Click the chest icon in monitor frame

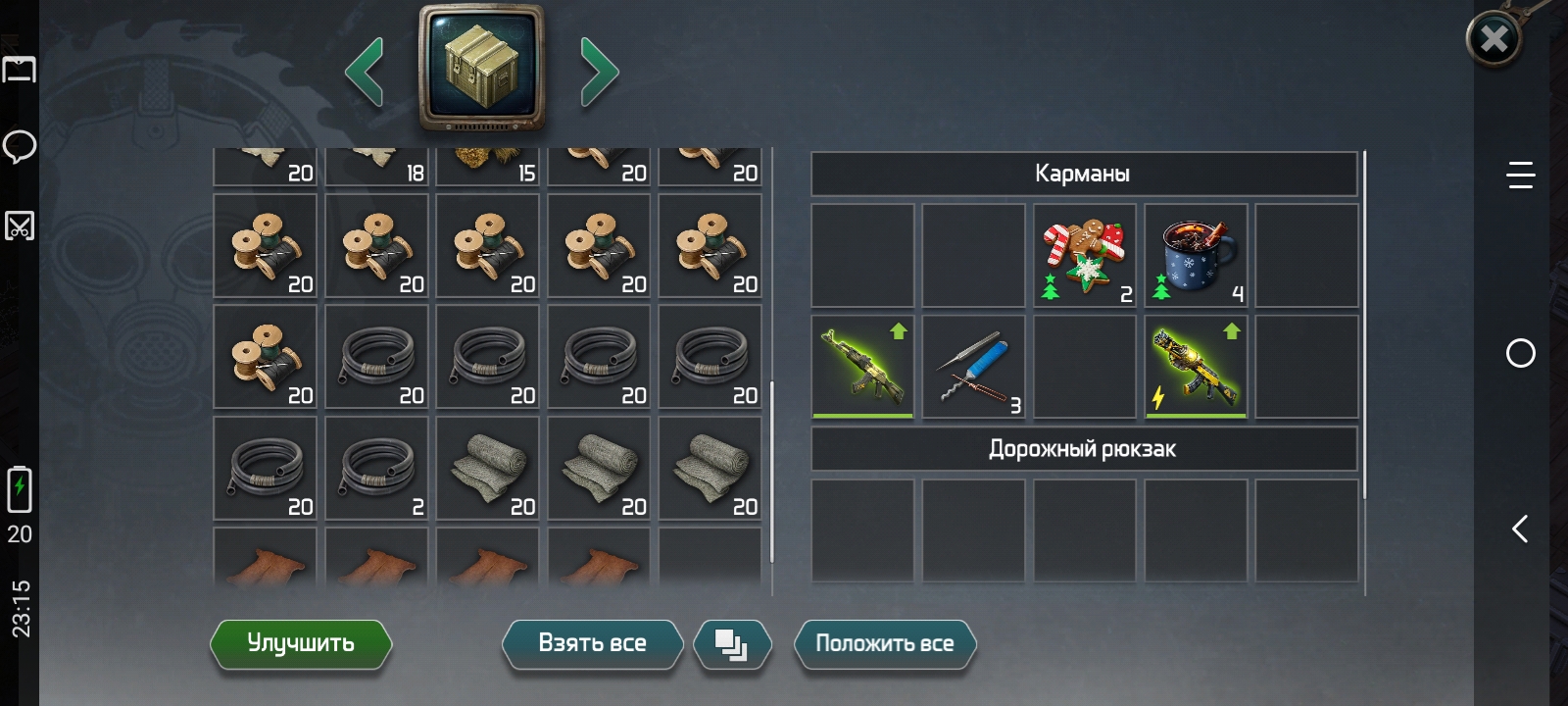(481, 67)
